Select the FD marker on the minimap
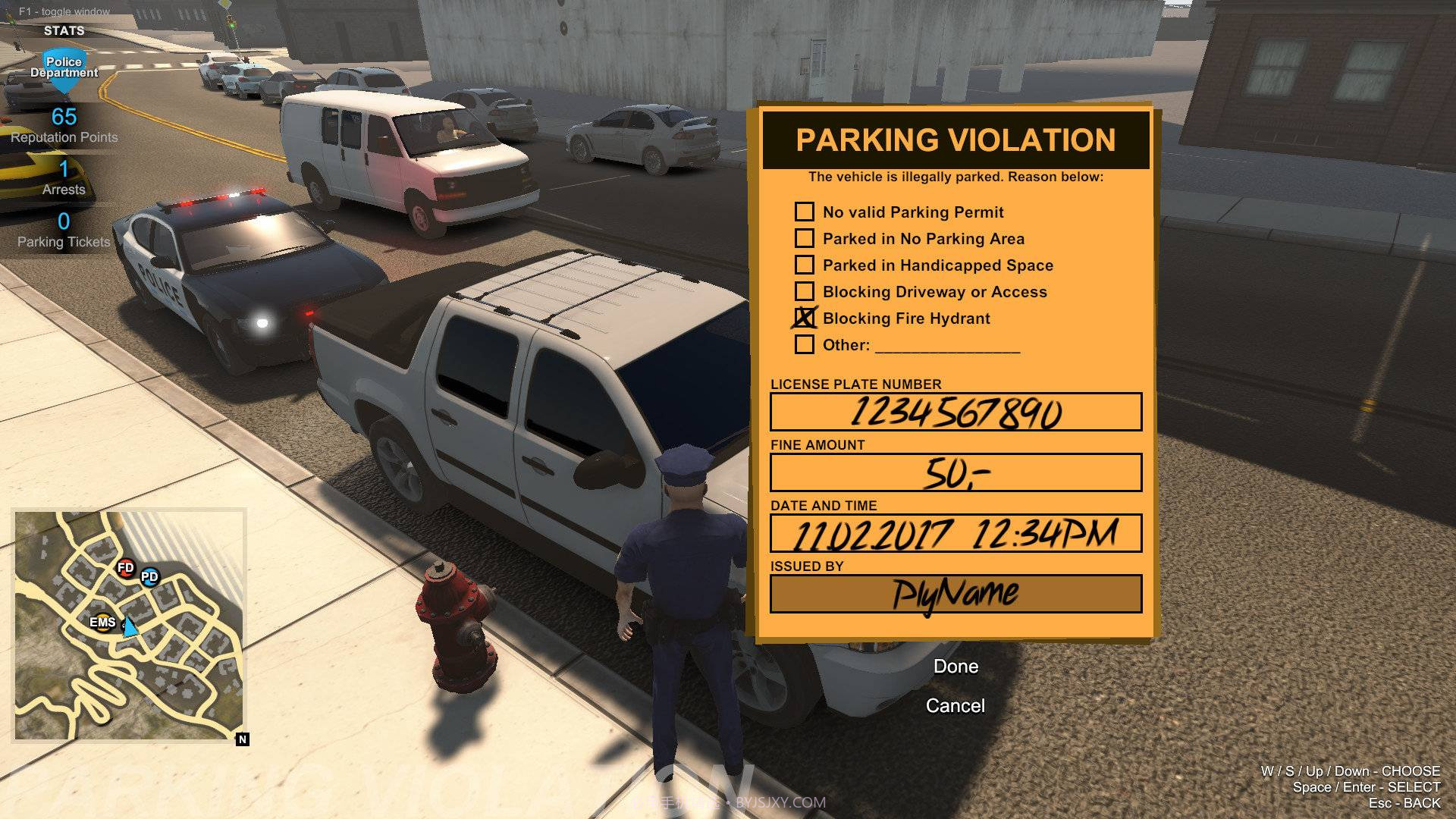The width and height of the screenshot is (1456, 819). (126, 567)
